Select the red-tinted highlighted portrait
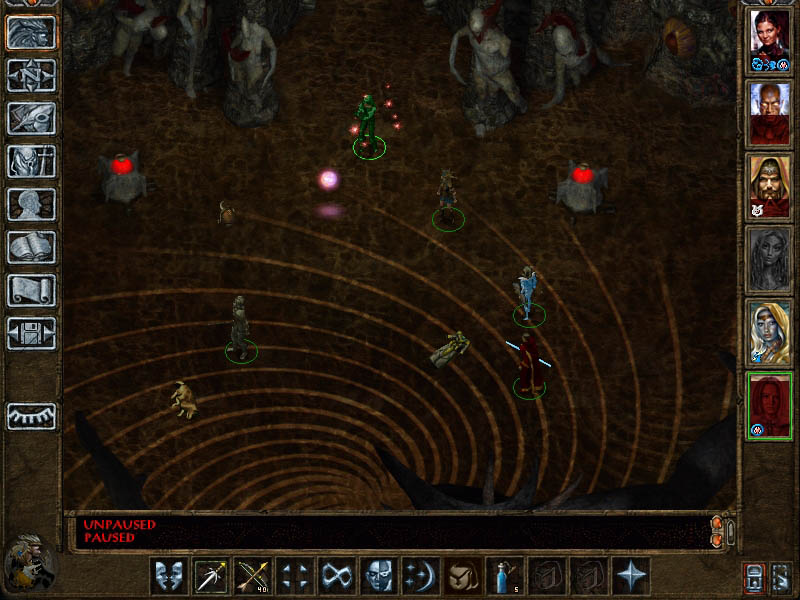The image size is (800, 600). 769,405
